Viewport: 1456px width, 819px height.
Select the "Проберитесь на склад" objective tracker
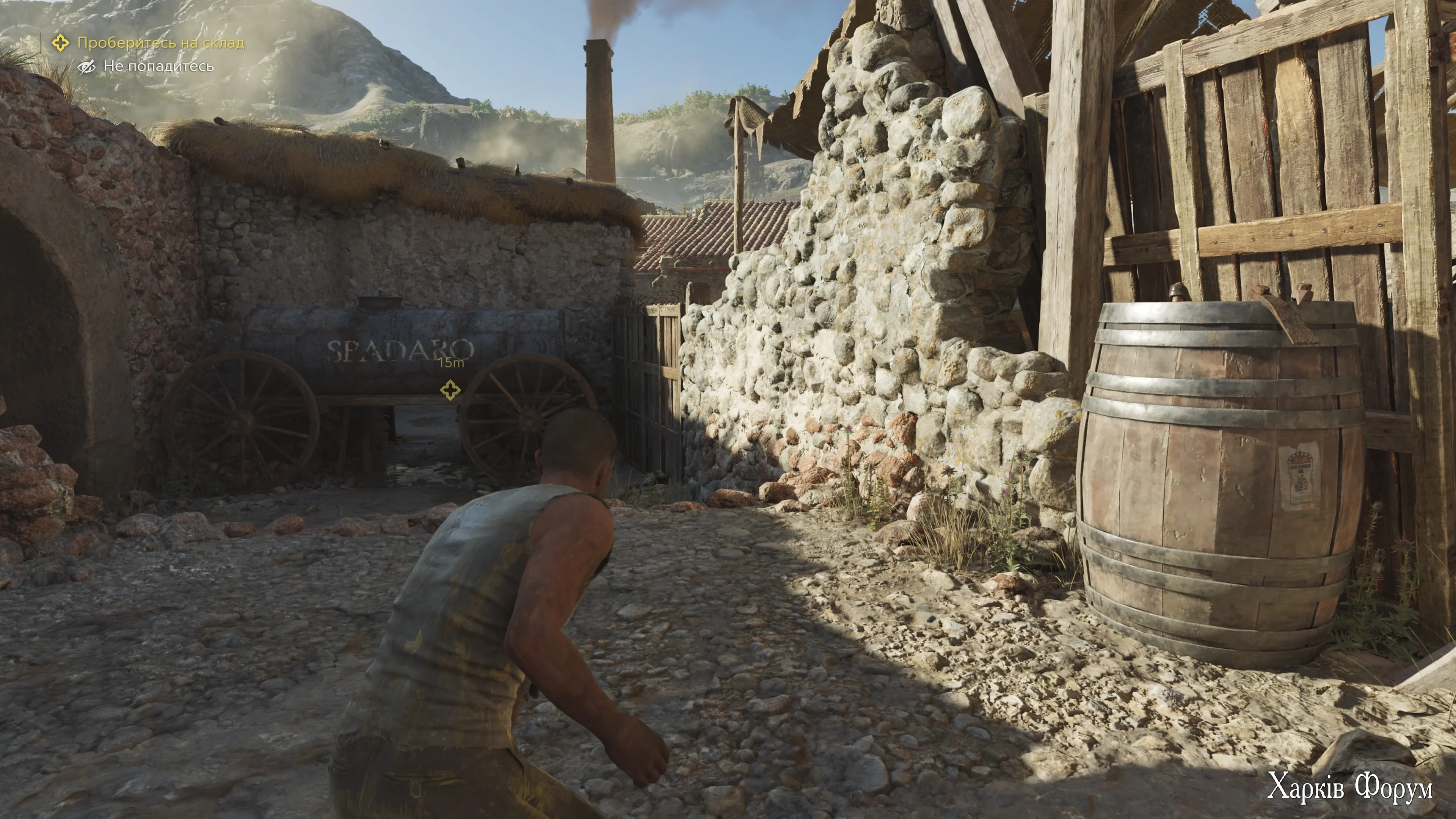(x=160, y=43)
